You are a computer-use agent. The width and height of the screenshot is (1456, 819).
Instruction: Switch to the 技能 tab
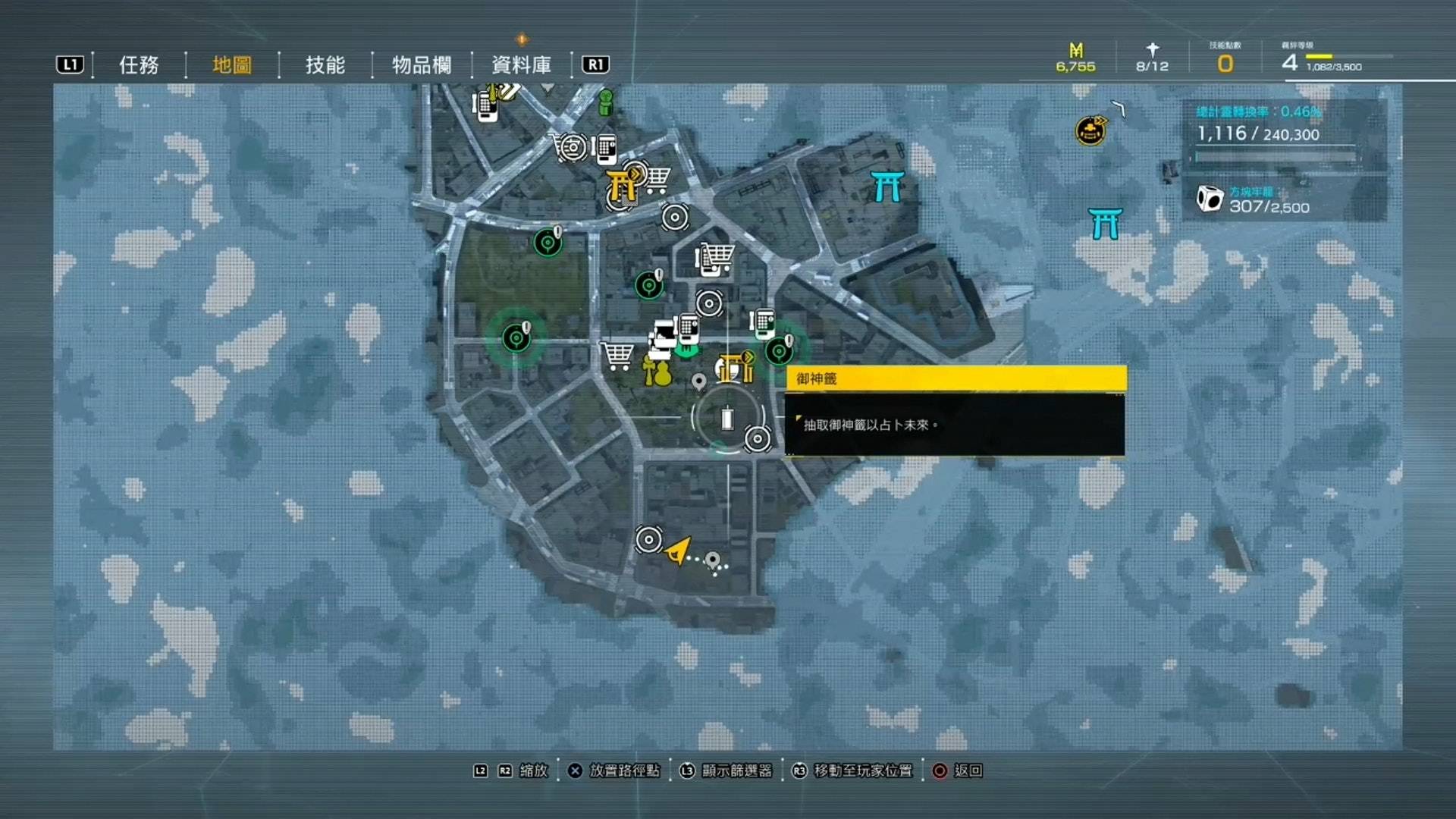coord(326,66)
